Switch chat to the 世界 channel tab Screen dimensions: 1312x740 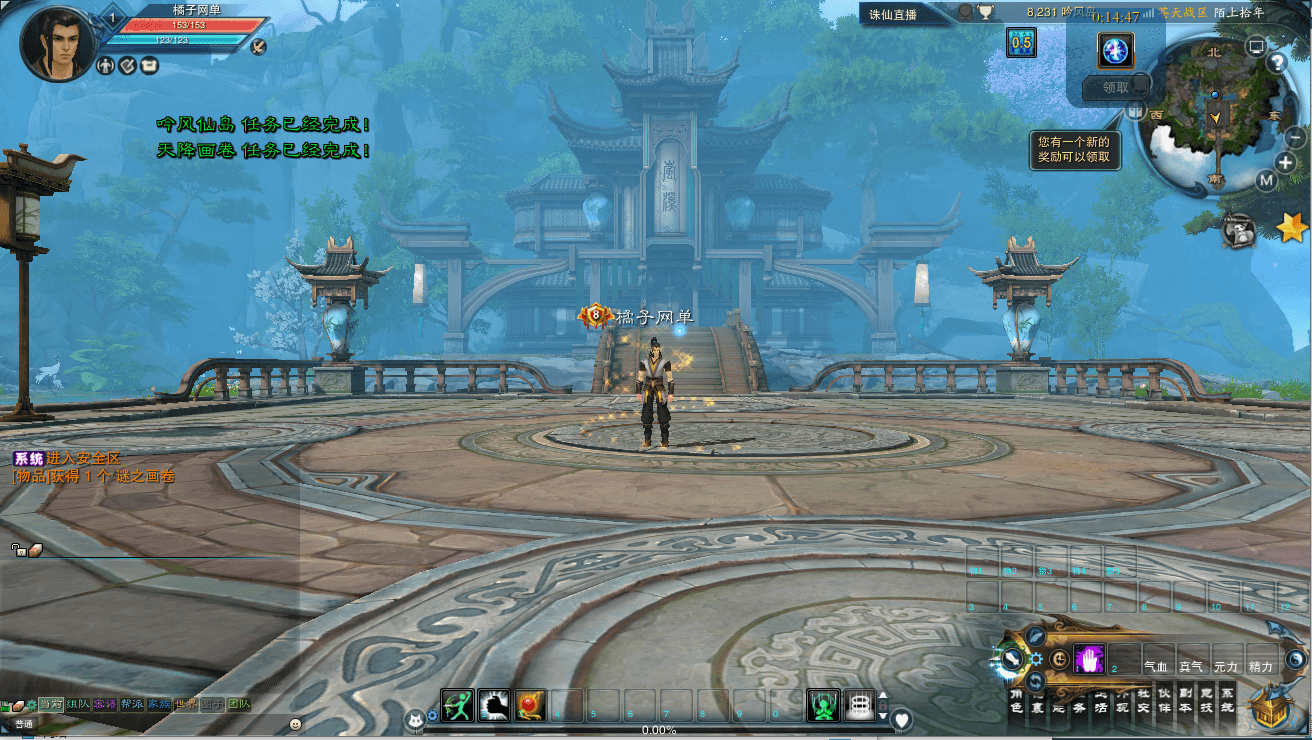click(x=186, y=704)
